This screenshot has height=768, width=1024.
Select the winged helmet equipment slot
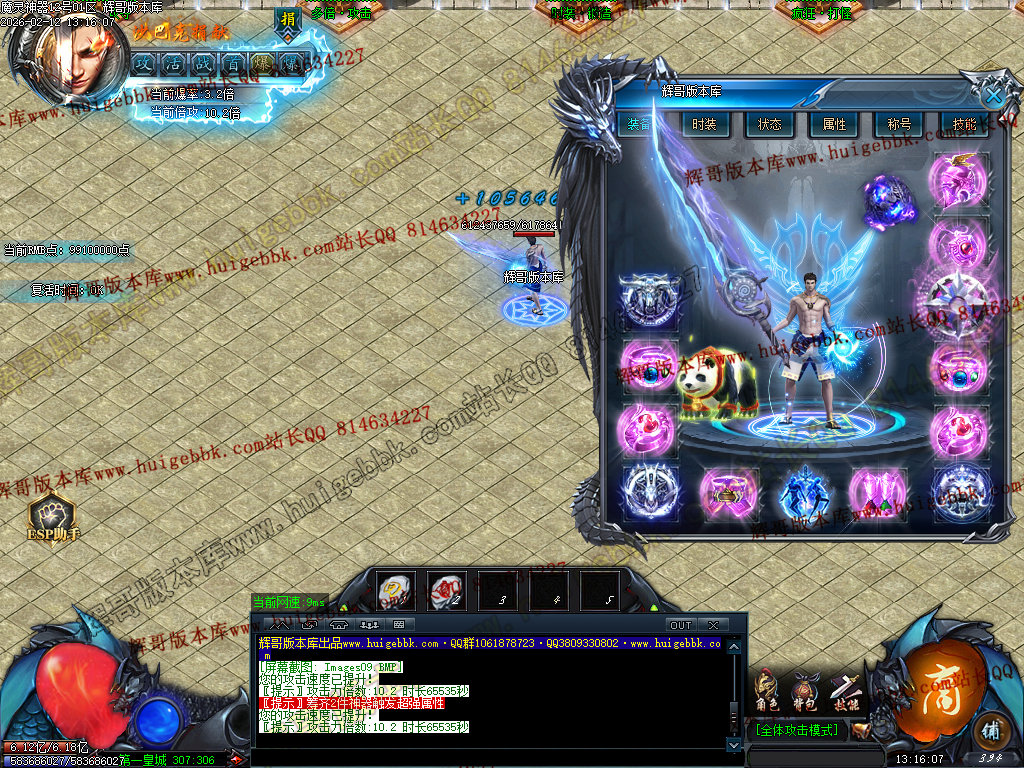click(959, 180)
